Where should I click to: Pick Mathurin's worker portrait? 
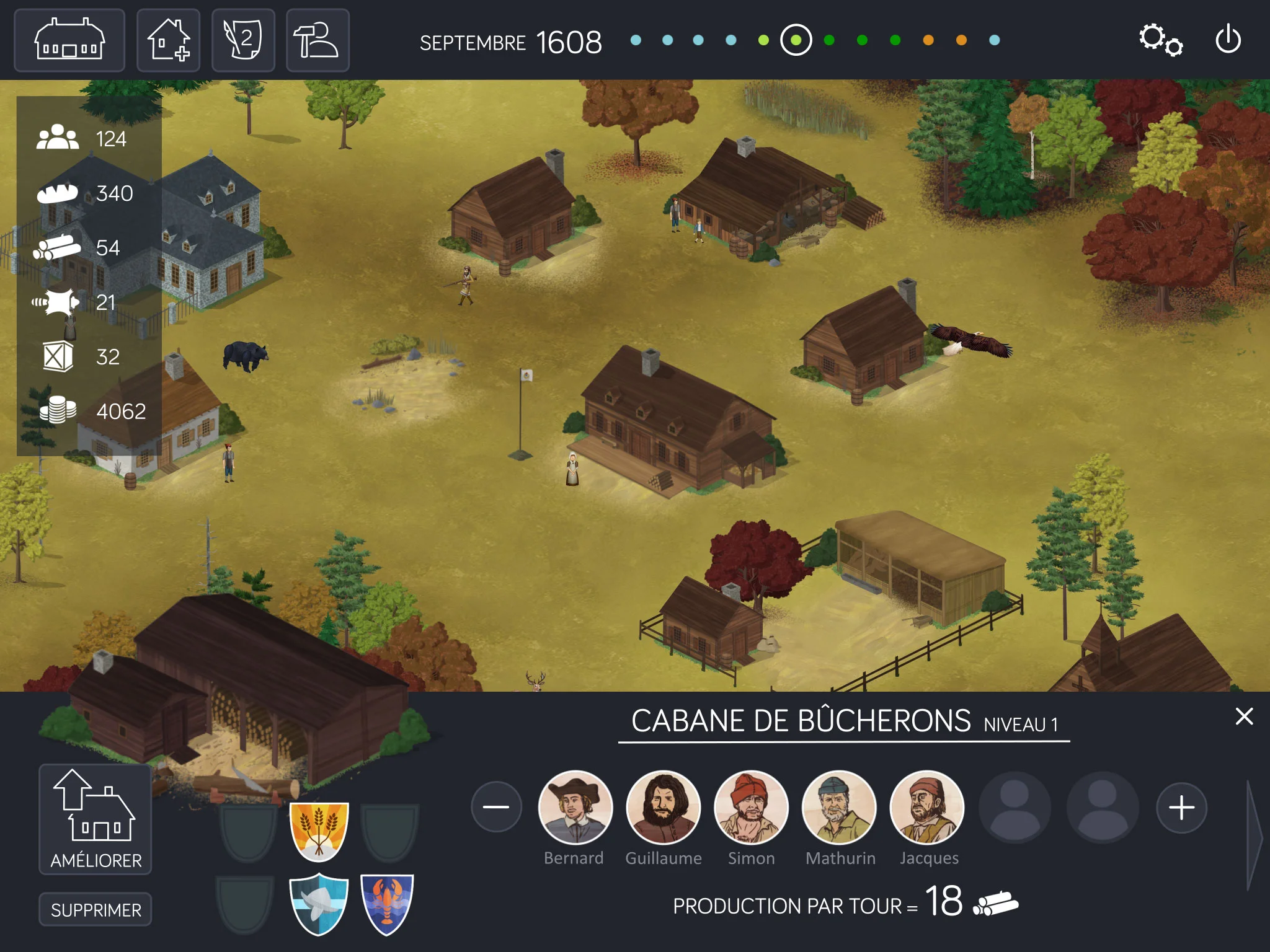tap(839, 808)
